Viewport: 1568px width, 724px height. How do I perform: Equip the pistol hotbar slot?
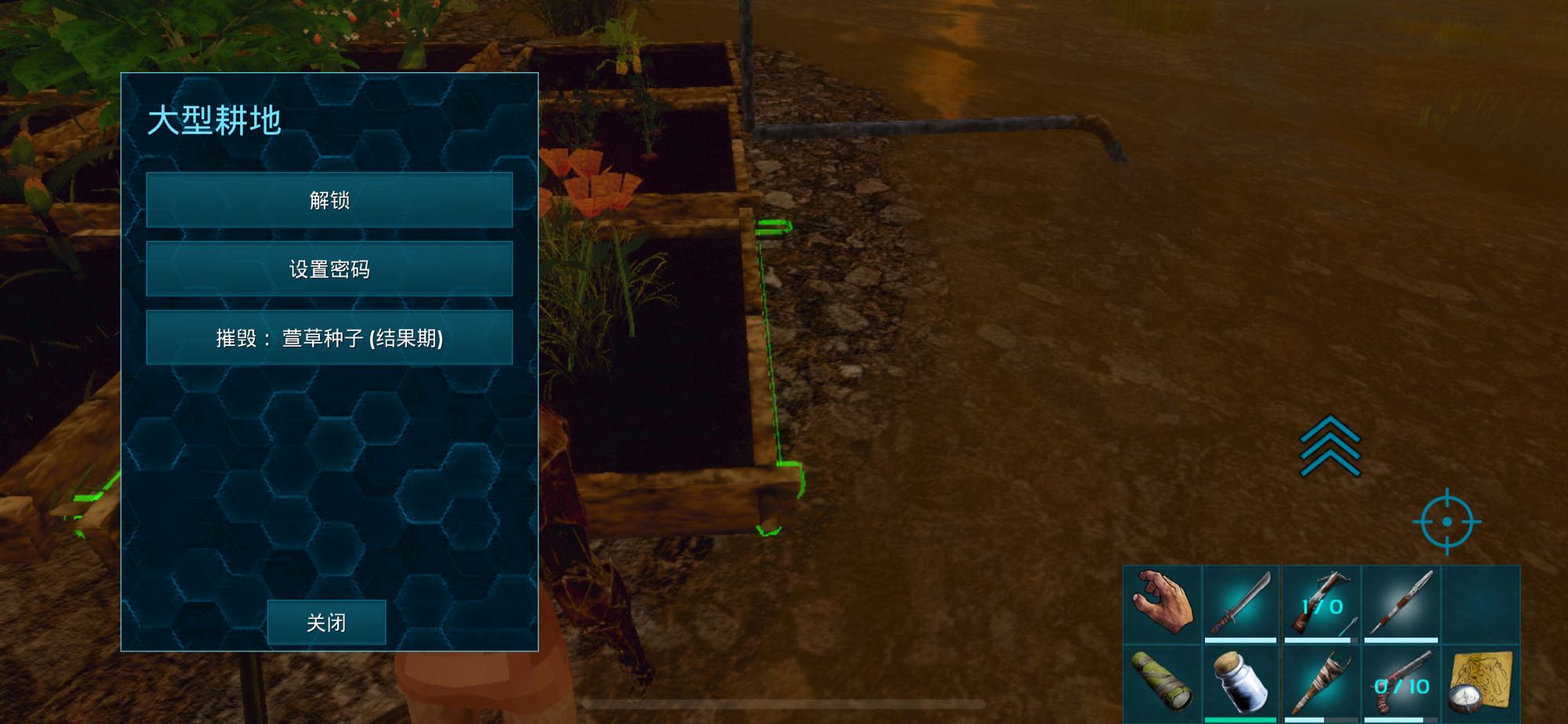tap(1401, 682)
